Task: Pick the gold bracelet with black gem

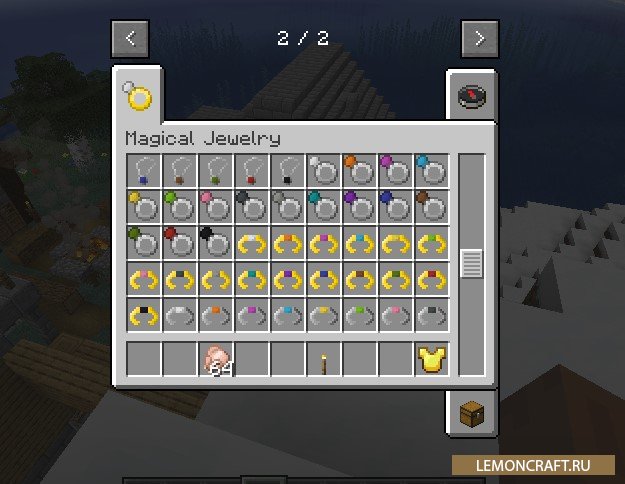Action: tap(145, 315)
